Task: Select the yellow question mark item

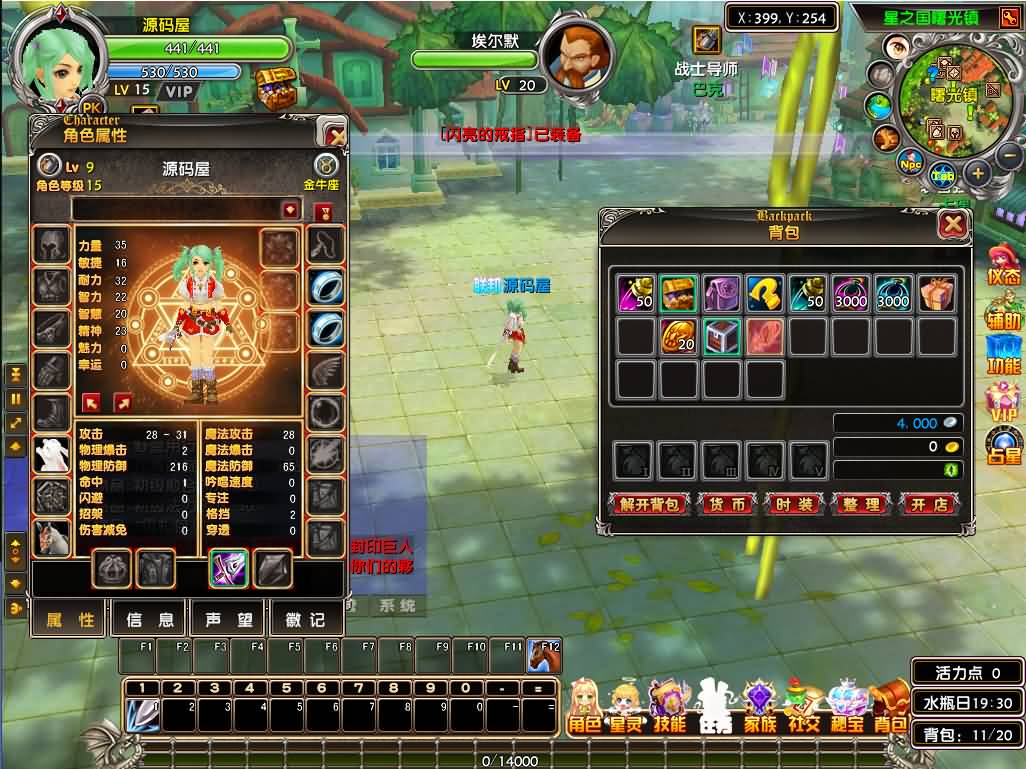Action: tap(765, 294)
